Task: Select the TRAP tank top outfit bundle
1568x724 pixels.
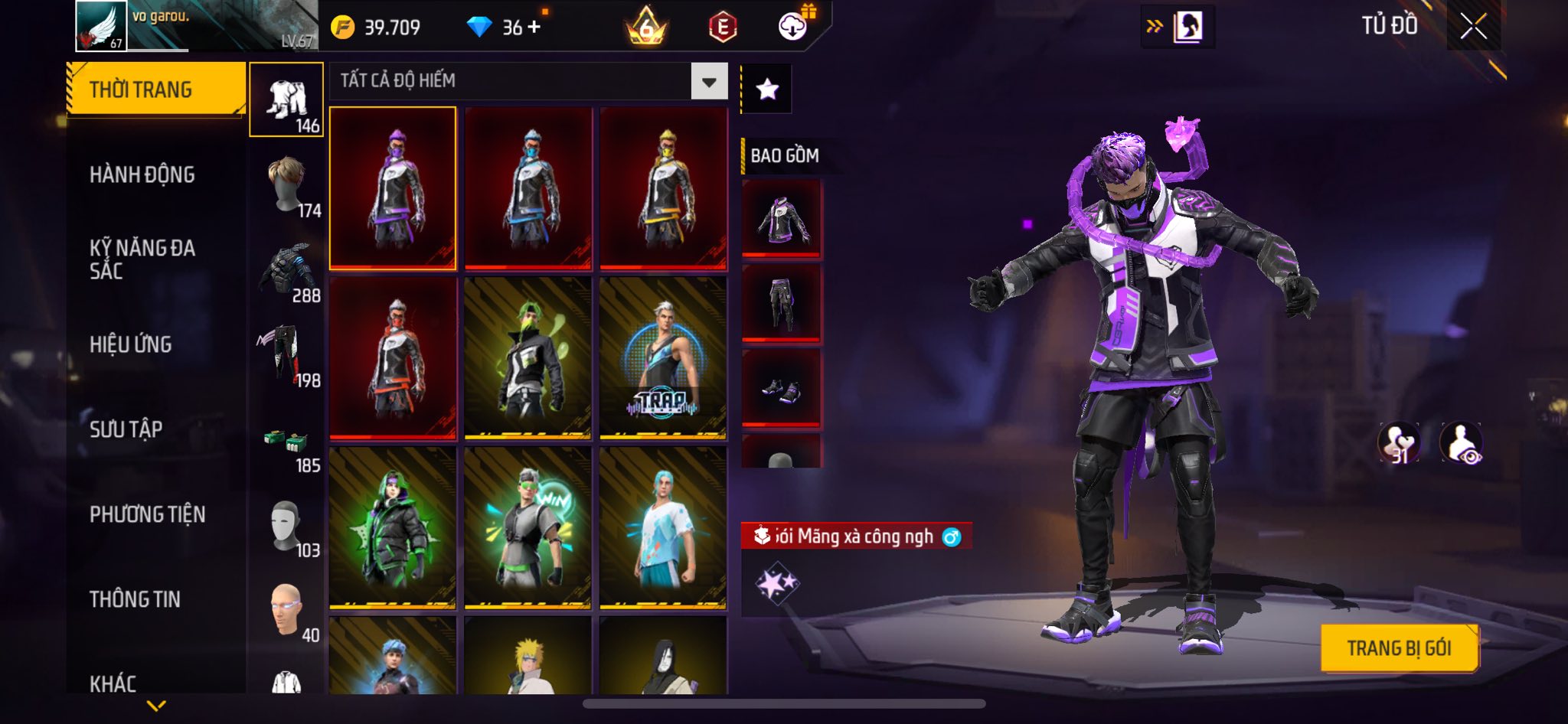Action: pos(663,358)
